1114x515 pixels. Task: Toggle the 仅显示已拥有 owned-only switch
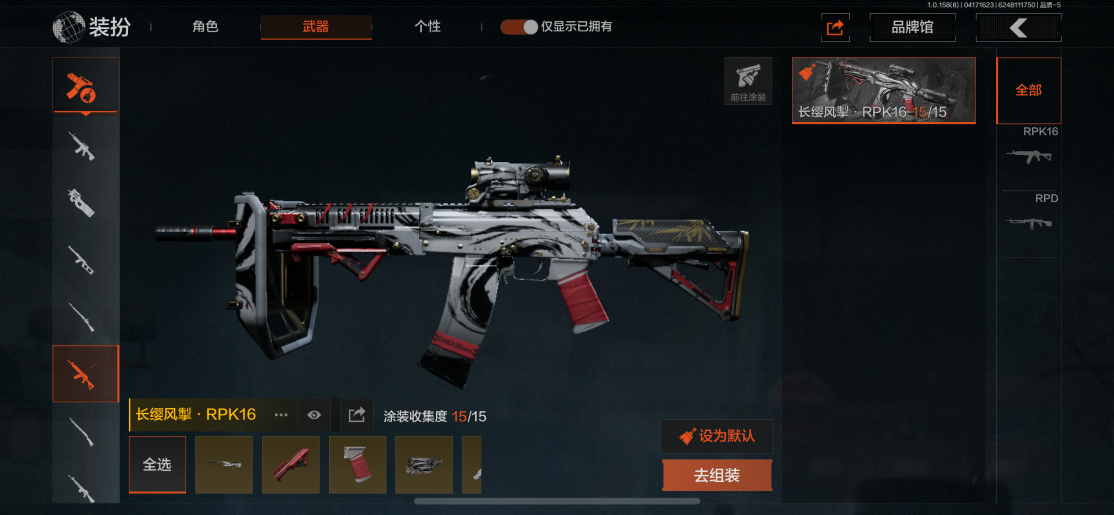519,27
